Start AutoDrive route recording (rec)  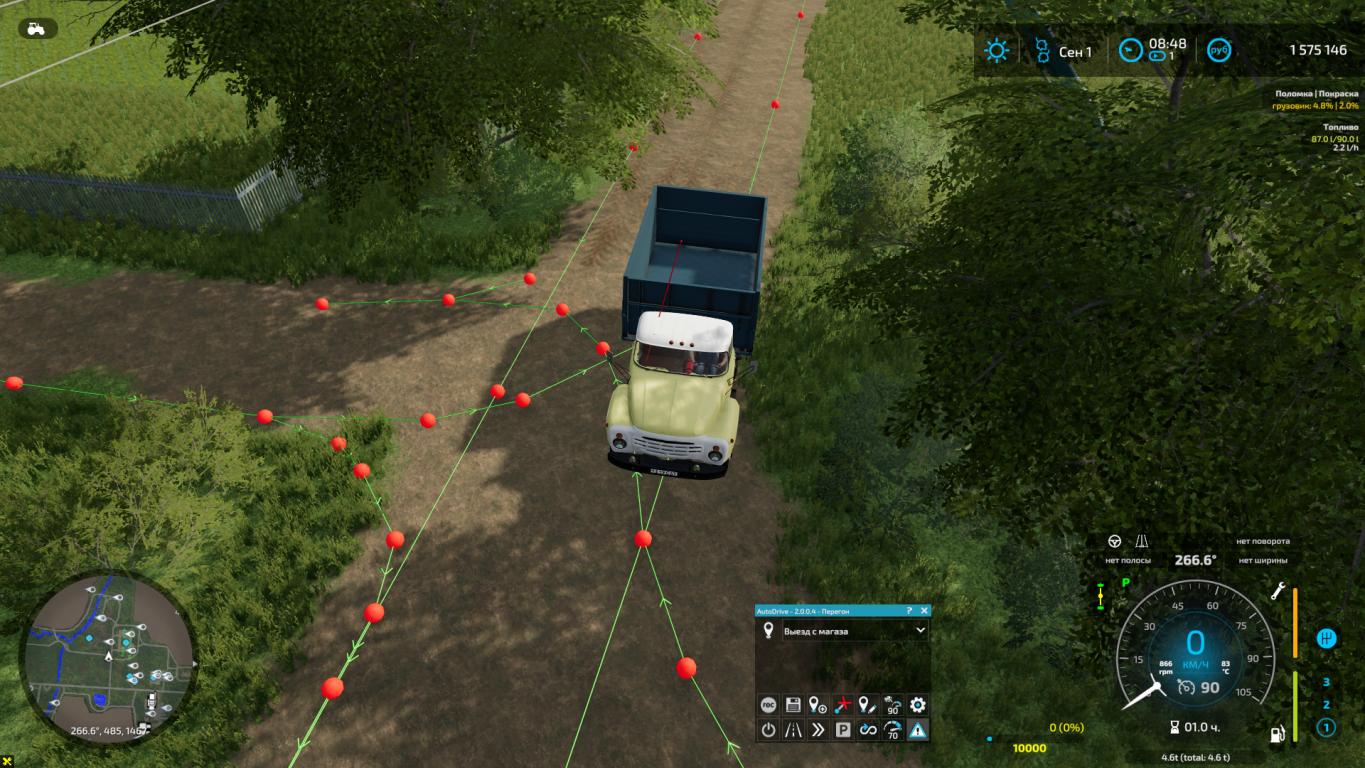click(768, 705)
